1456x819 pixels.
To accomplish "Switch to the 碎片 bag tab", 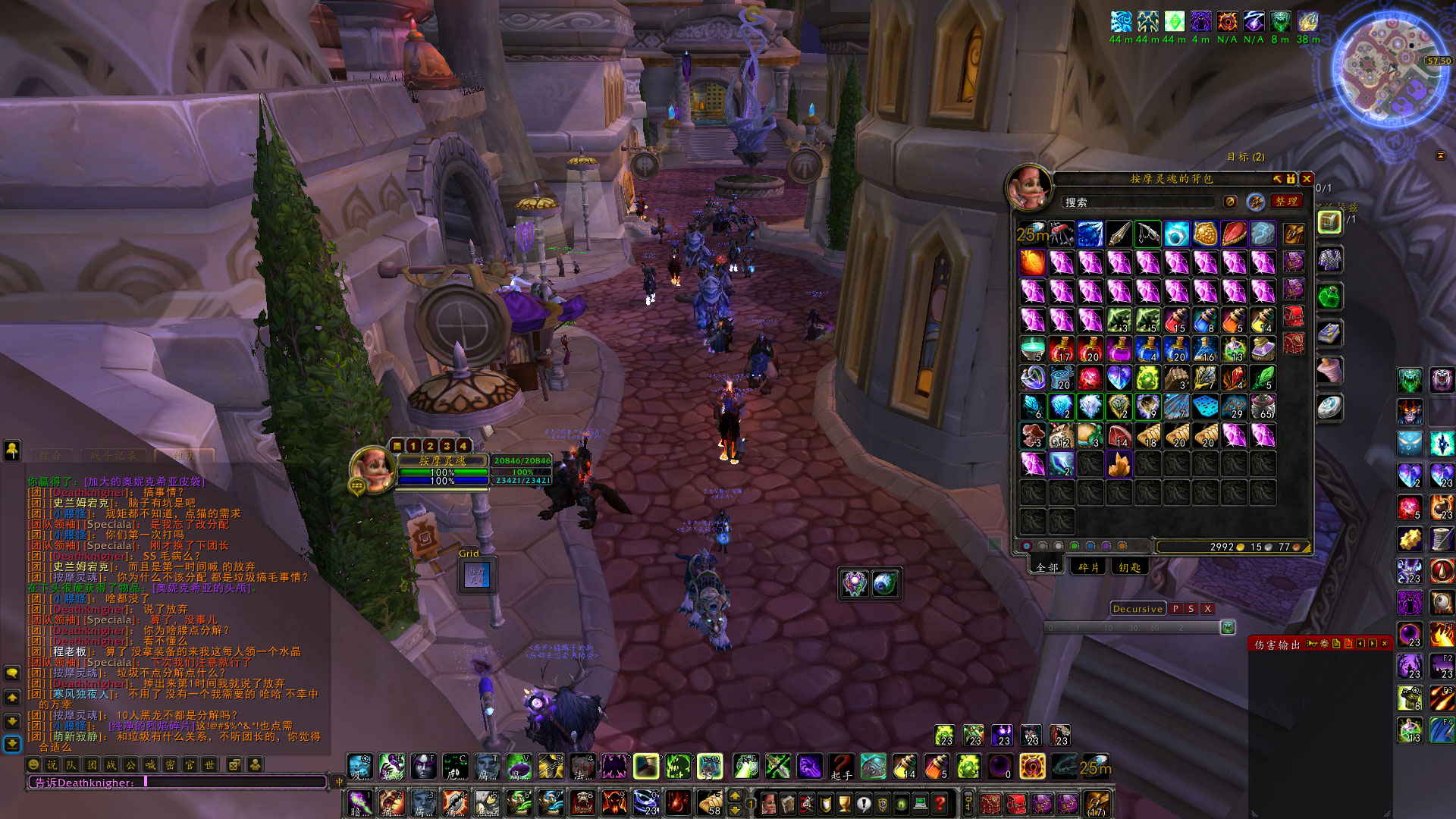I will point(1088,567).
